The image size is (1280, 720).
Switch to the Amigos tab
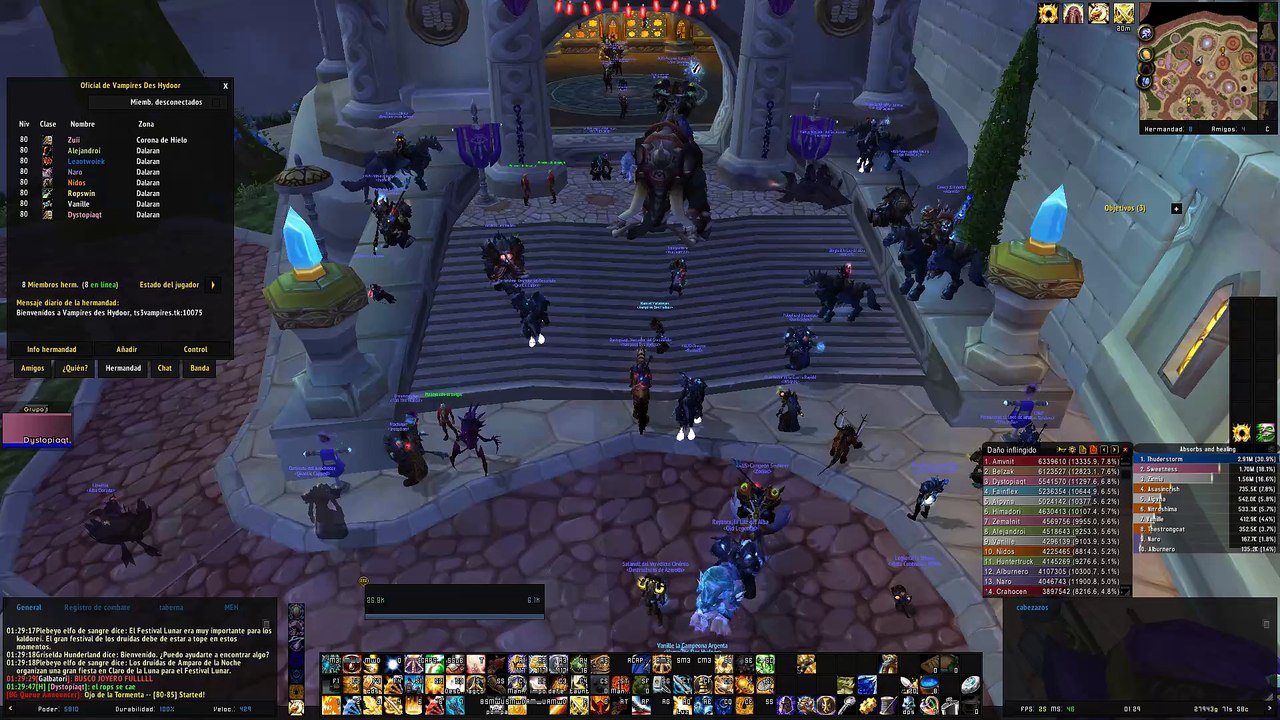pyautogui.click(x=33, y=368)
